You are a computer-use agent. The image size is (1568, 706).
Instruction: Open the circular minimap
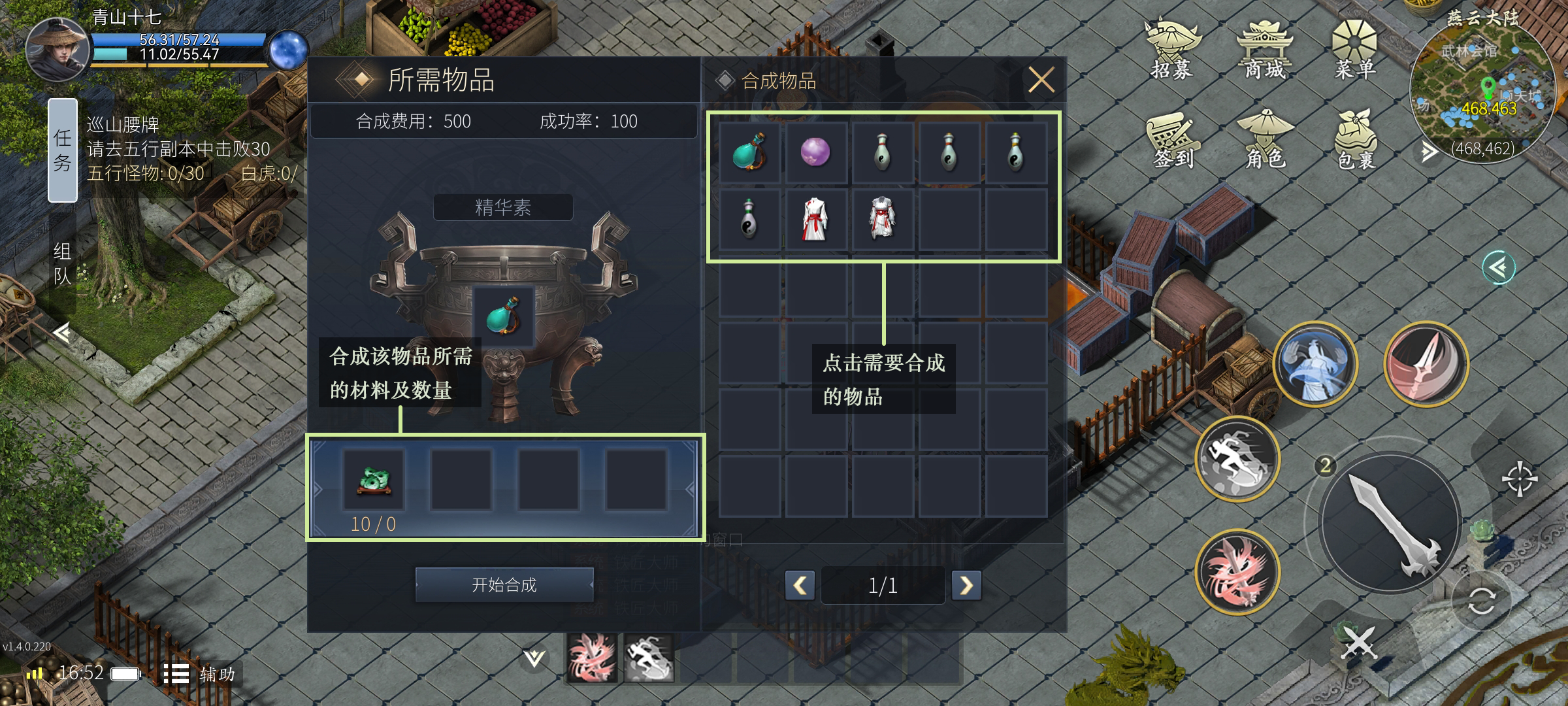pos(1482,92)
